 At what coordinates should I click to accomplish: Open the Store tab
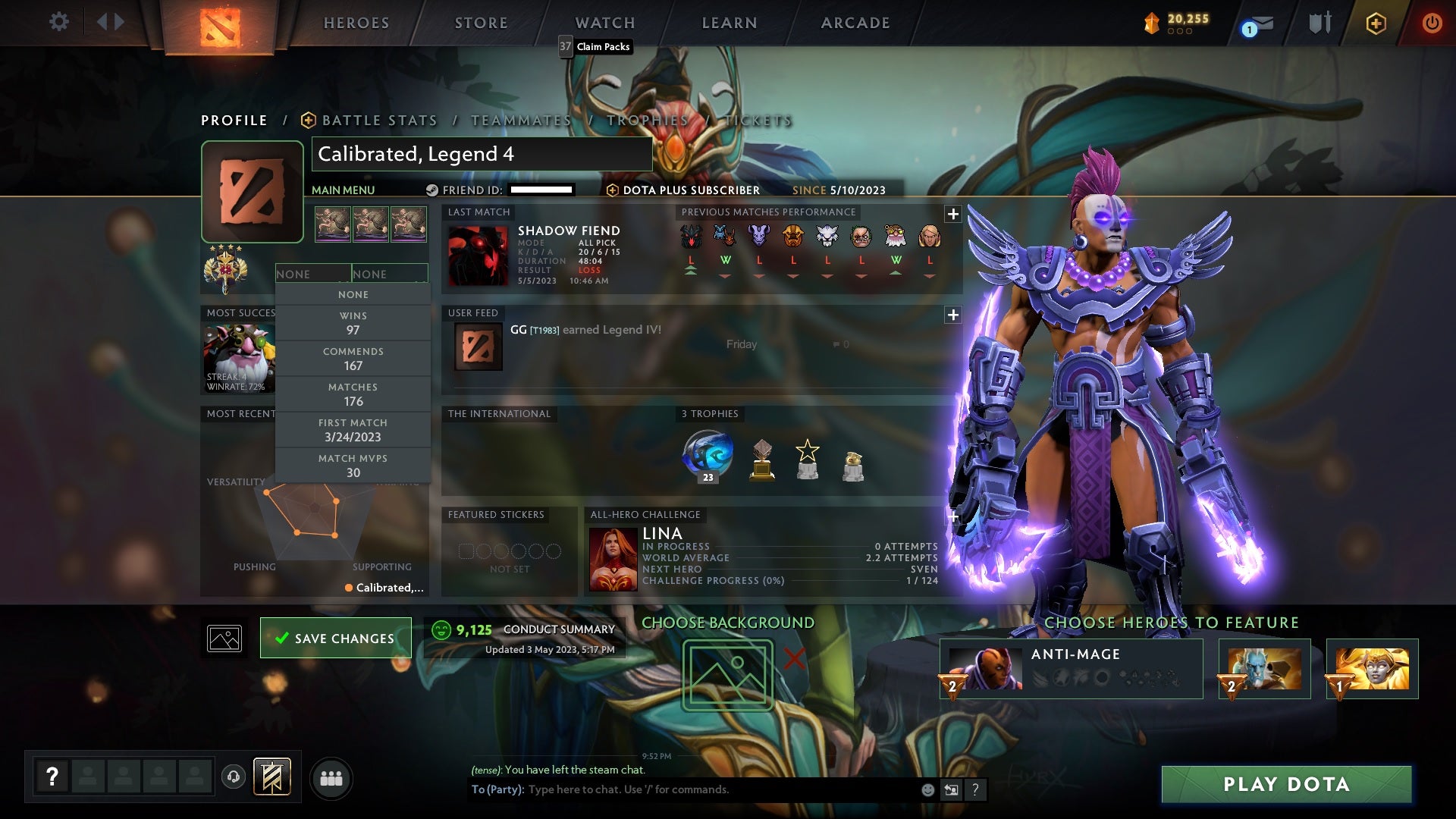[481, 23]
